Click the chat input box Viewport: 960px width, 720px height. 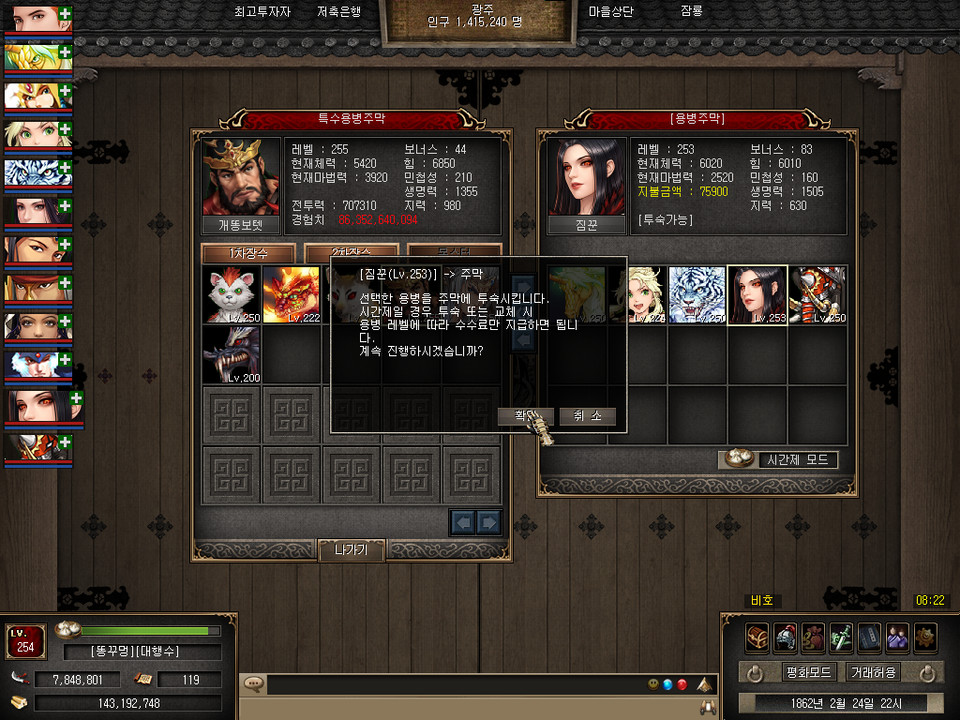tap(450, 685)
